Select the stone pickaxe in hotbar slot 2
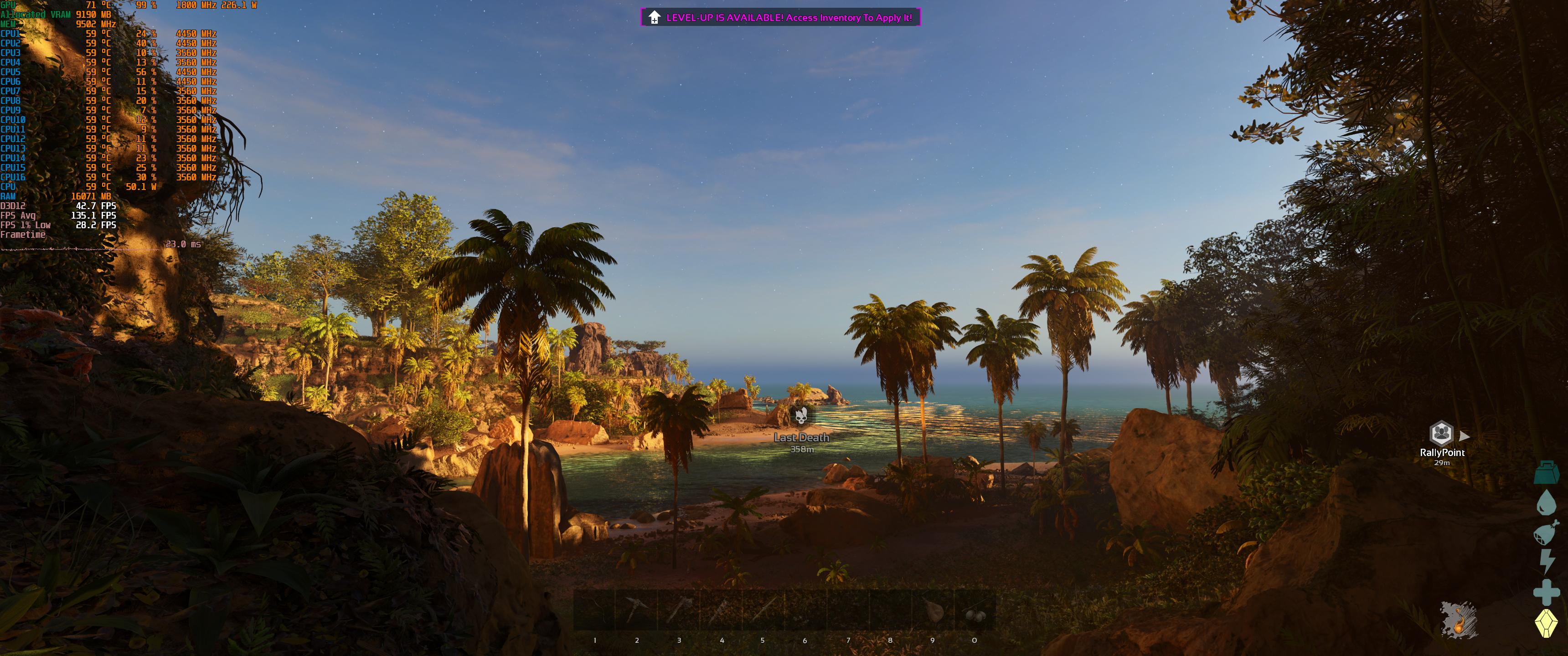This screenshot has width=1568, height=656. coord(637,610)
